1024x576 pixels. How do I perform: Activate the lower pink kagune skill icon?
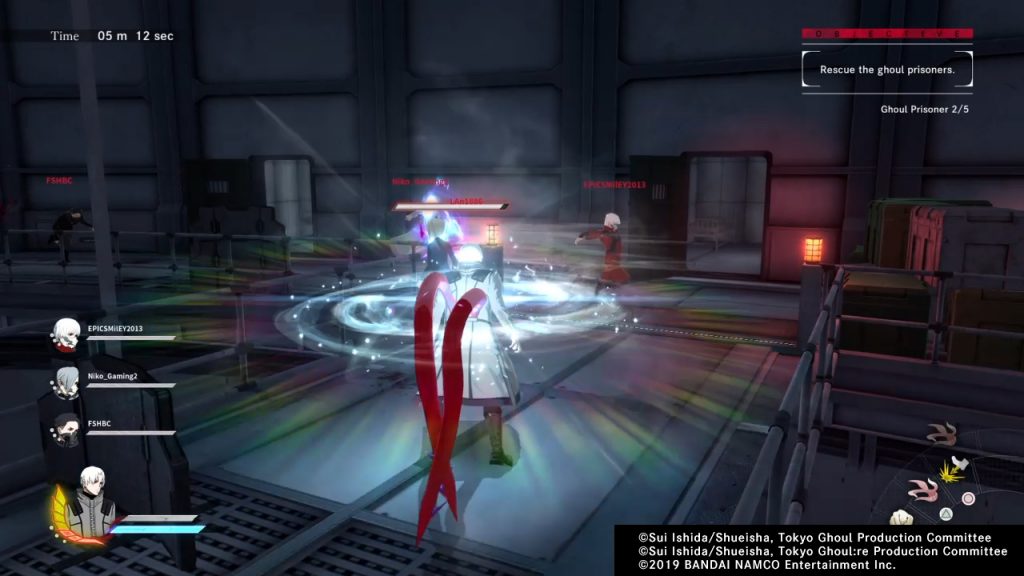tap(921, 490)
